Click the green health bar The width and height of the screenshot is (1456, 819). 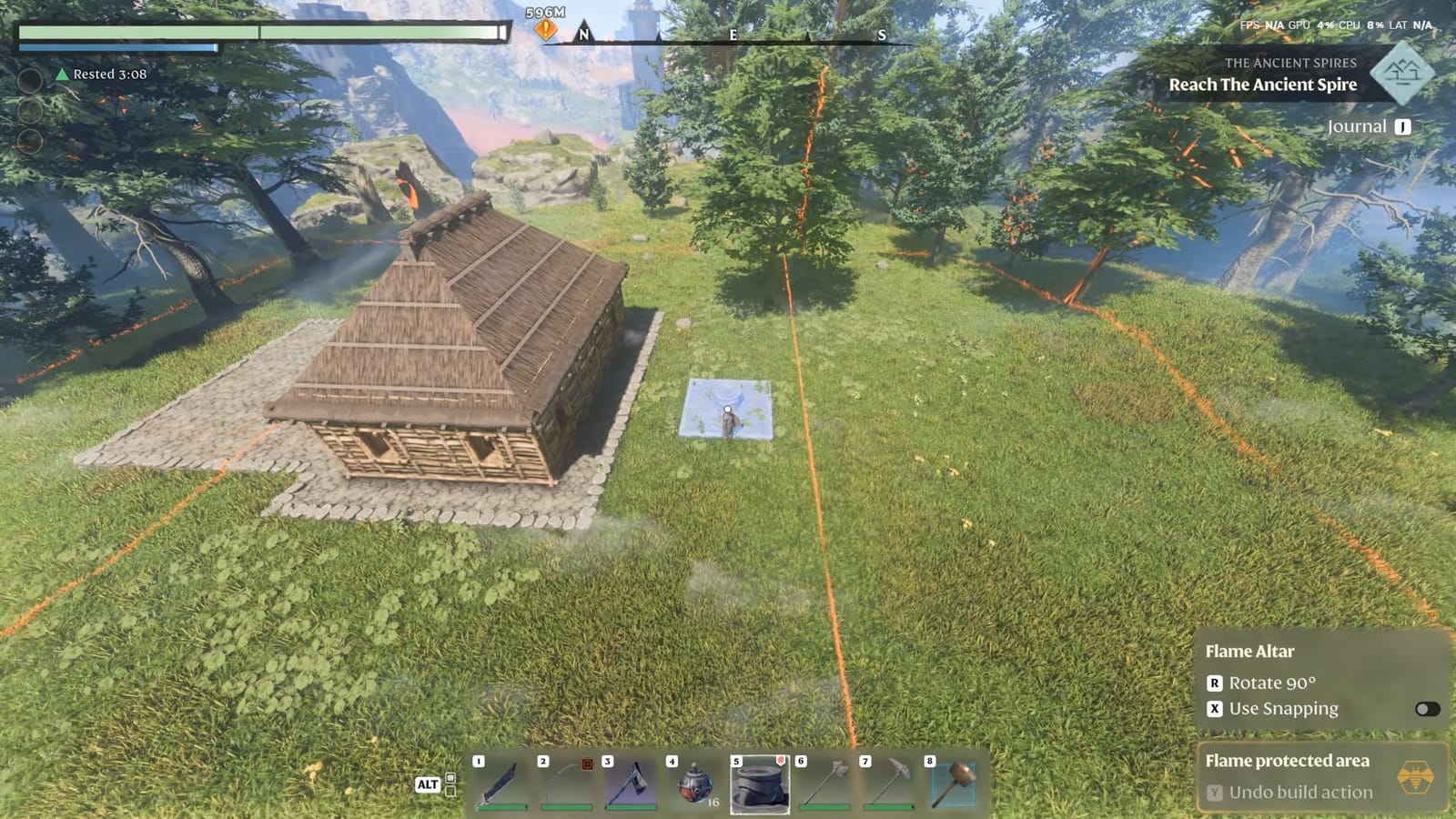click(259, 32)
